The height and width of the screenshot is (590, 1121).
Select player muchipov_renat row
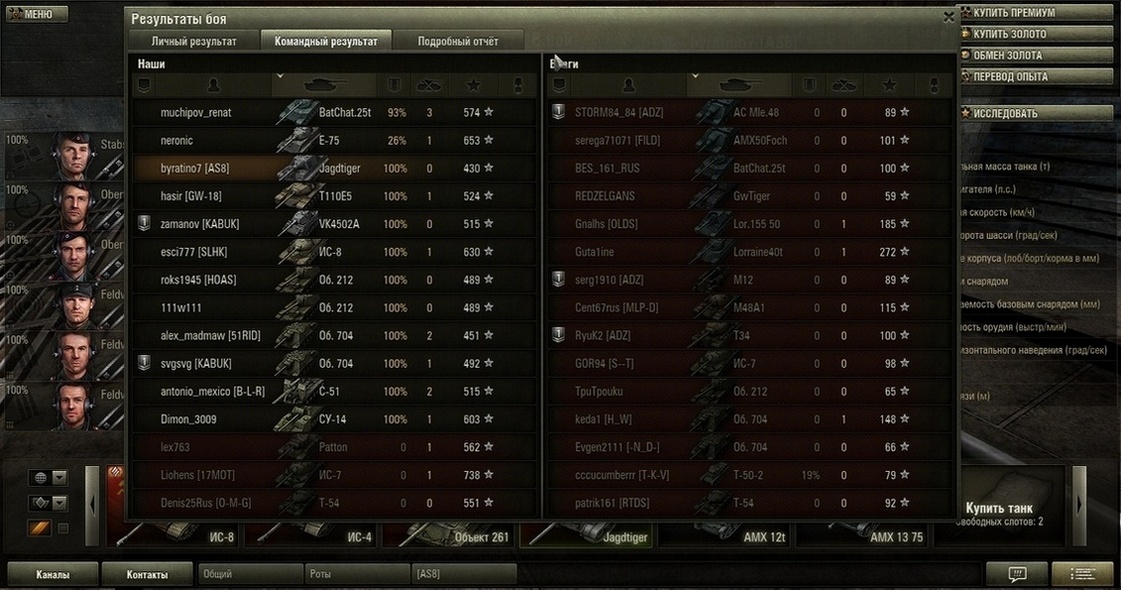pyautogui.click(x=196, y=113)
